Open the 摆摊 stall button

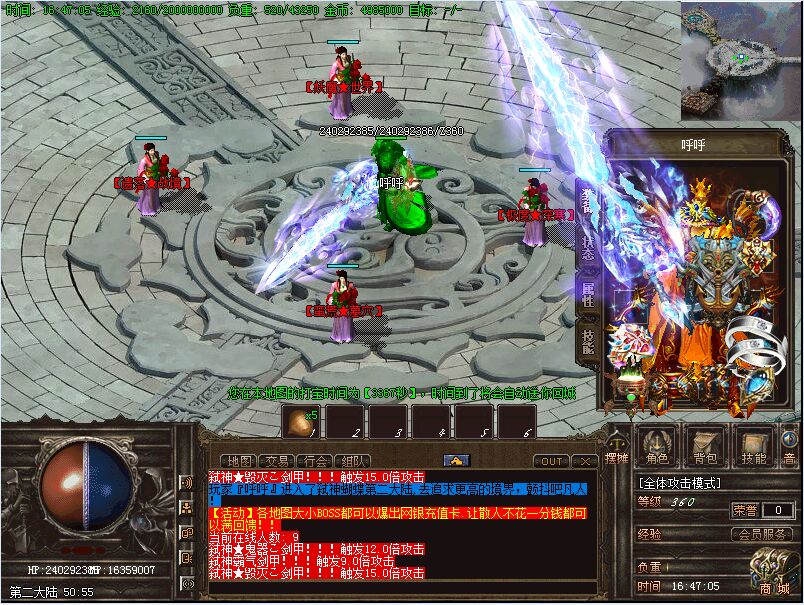(x=617, y=450)
